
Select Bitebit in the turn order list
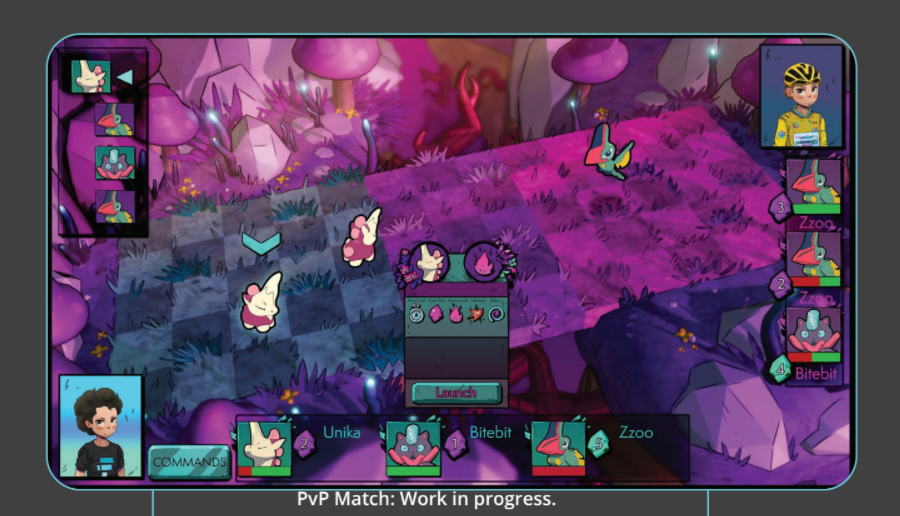coord(114,162)
